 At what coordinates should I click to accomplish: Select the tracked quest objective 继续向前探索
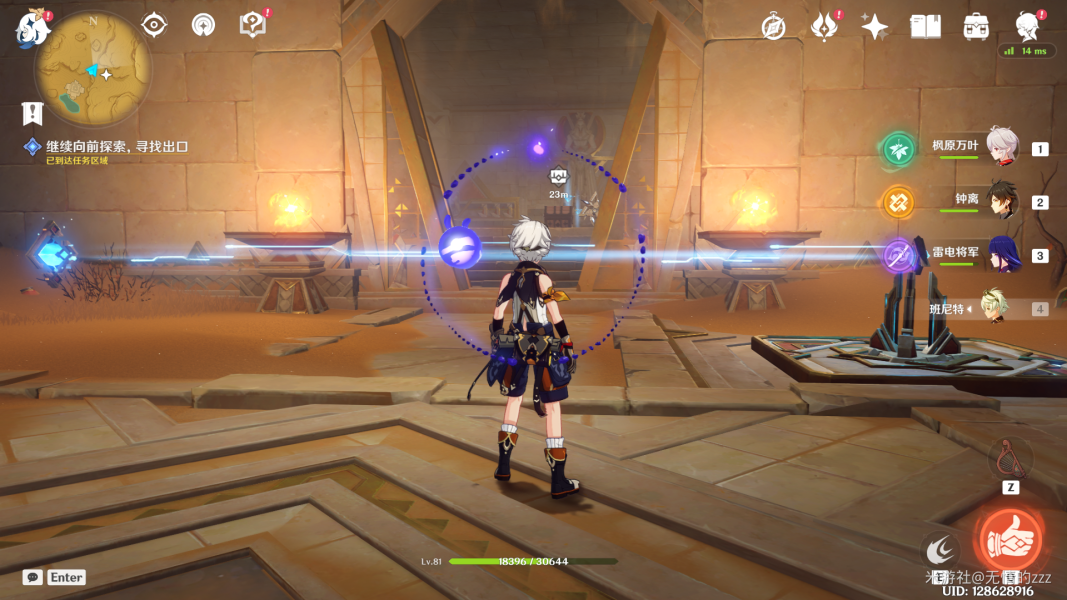117,147
